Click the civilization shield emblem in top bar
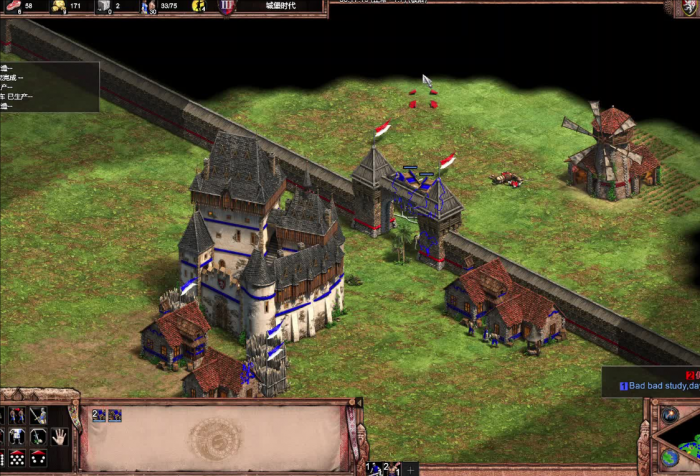Viewport: 700px width, 476px height. click(x=227, y=6)
